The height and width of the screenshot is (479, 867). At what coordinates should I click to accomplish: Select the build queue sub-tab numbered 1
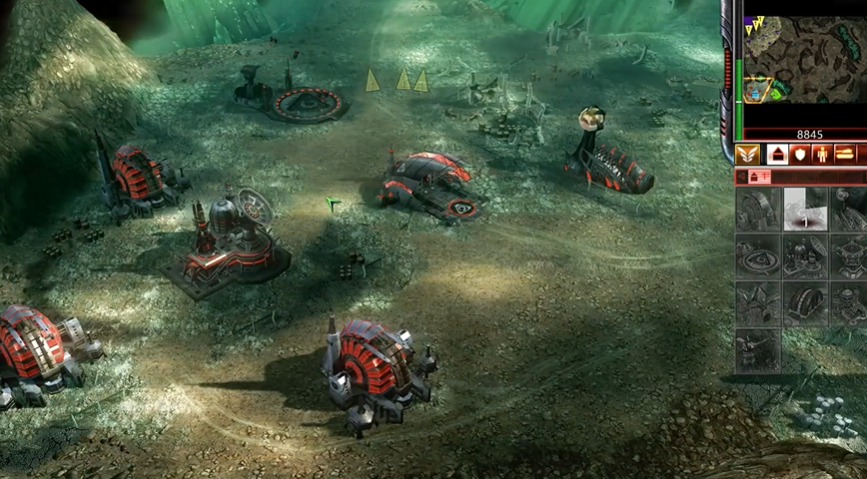[759, 177]
